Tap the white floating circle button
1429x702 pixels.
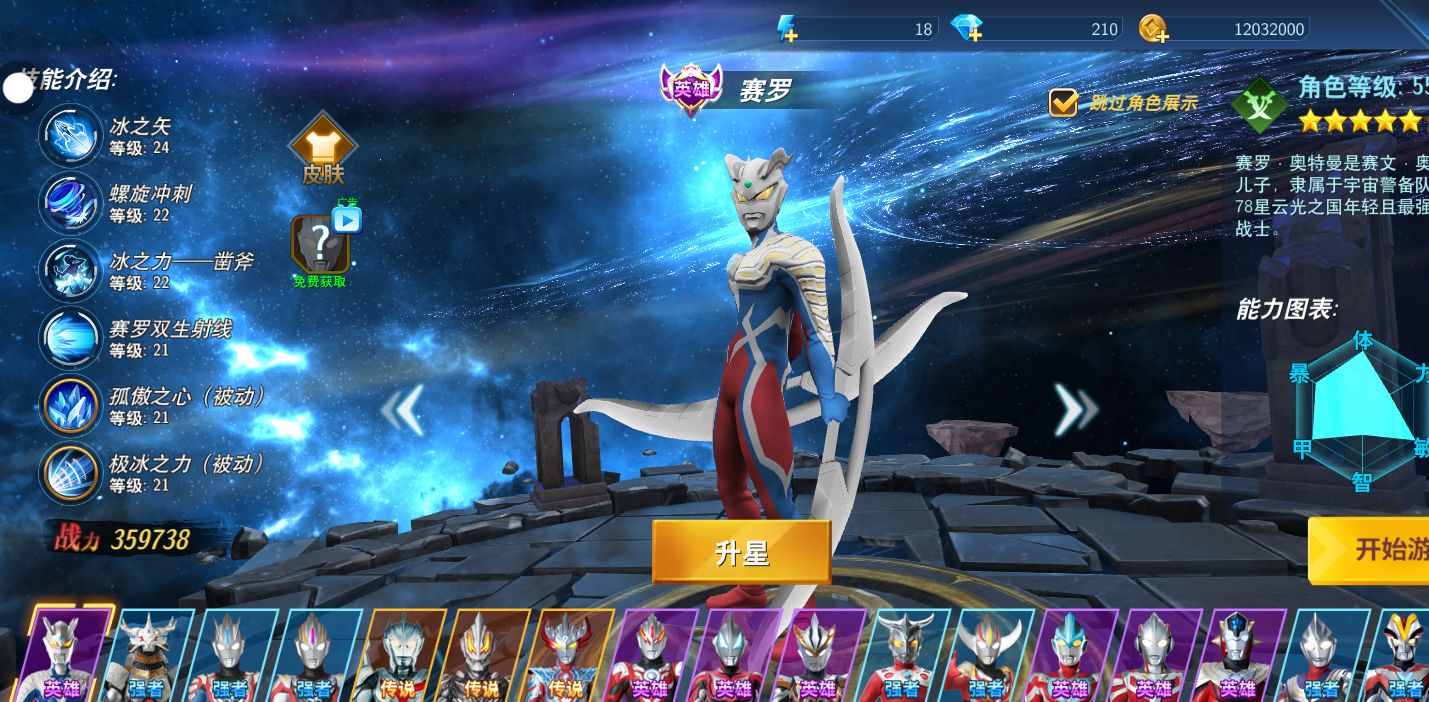click(x=18, y=88)
